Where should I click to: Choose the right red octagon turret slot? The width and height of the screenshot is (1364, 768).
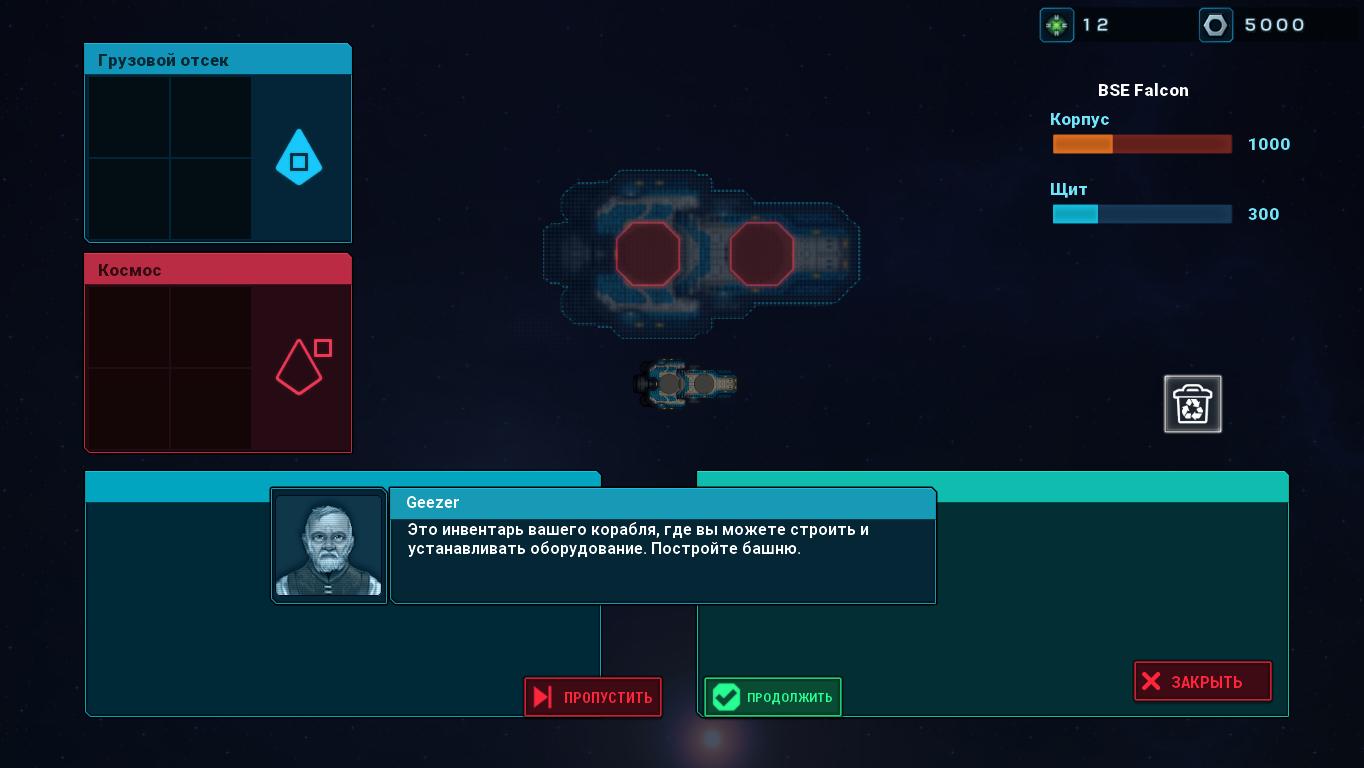tap(762, 254)
